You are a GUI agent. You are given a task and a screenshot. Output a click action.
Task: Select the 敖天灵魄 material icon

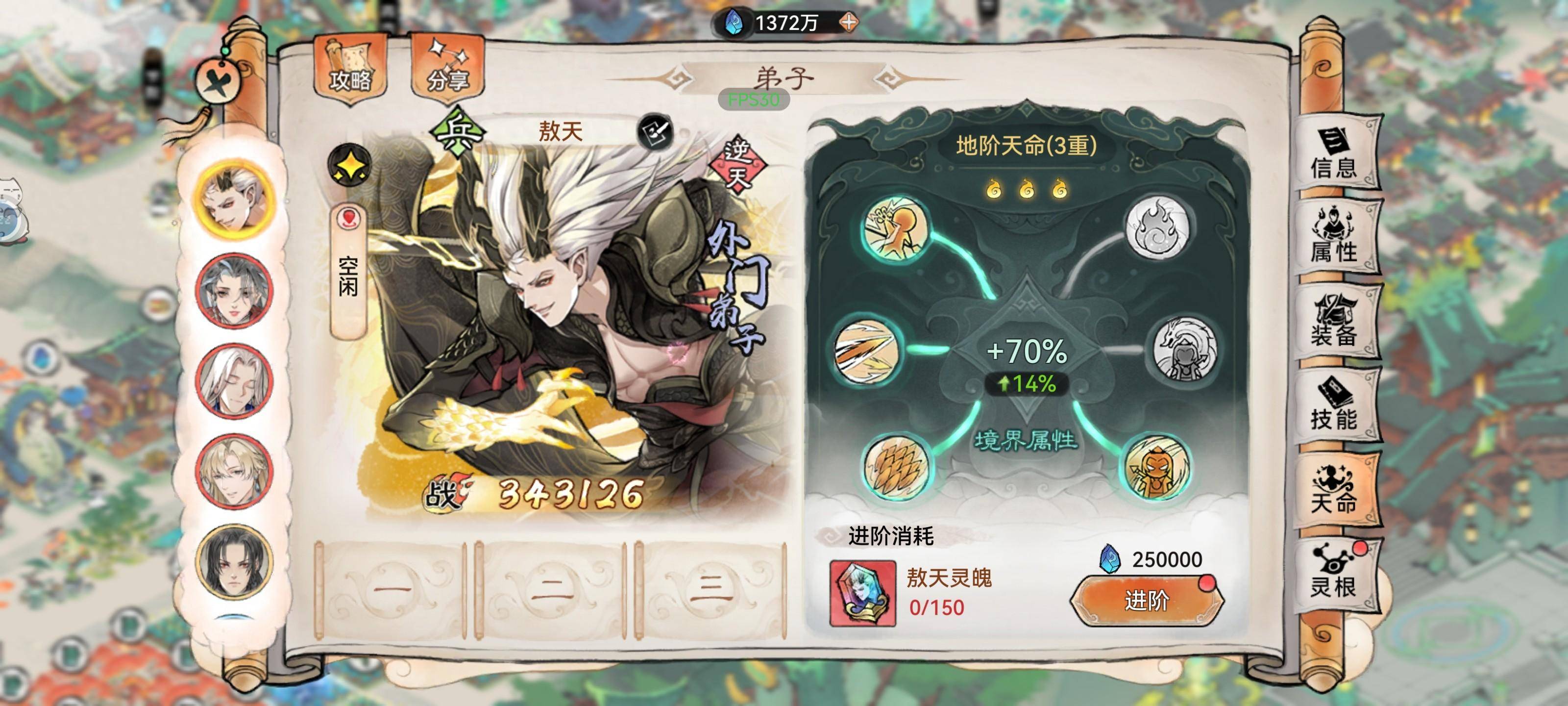click(x=862, y=594)
